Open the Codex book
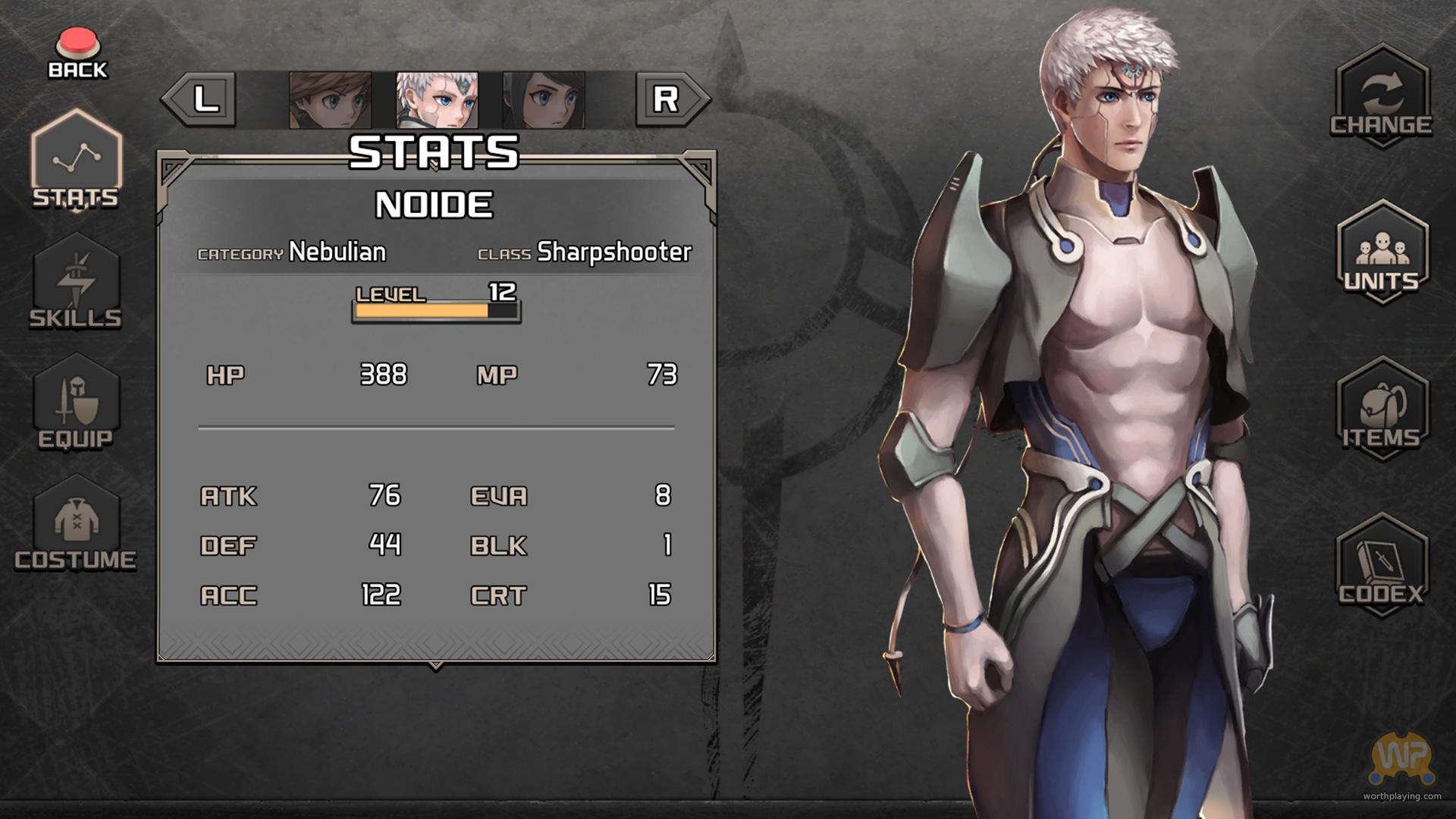1456x819 pixels. click(x=1382, y=566)
